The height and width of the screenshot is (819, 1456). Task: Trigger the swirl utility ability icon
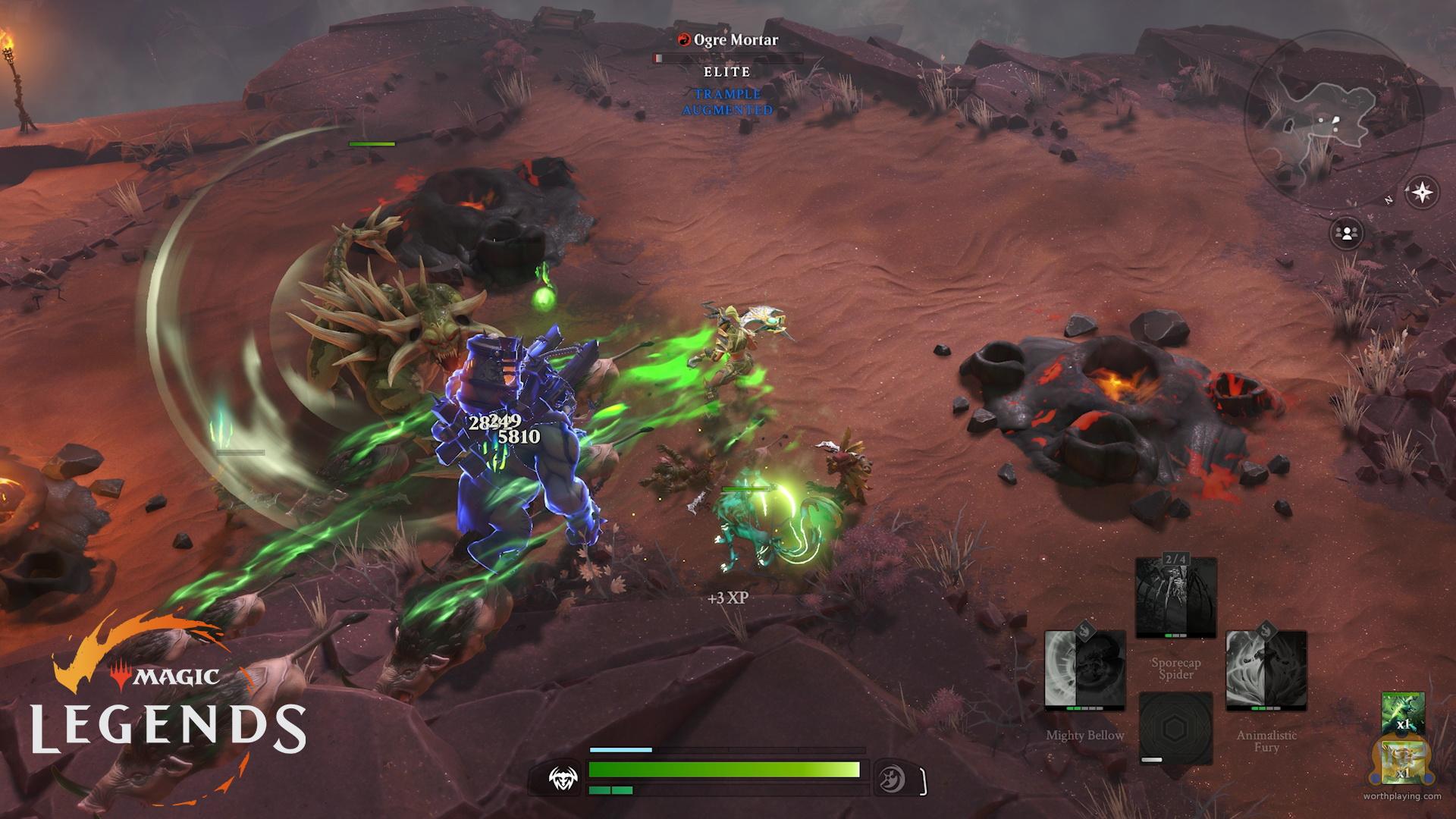pos(890,778)
